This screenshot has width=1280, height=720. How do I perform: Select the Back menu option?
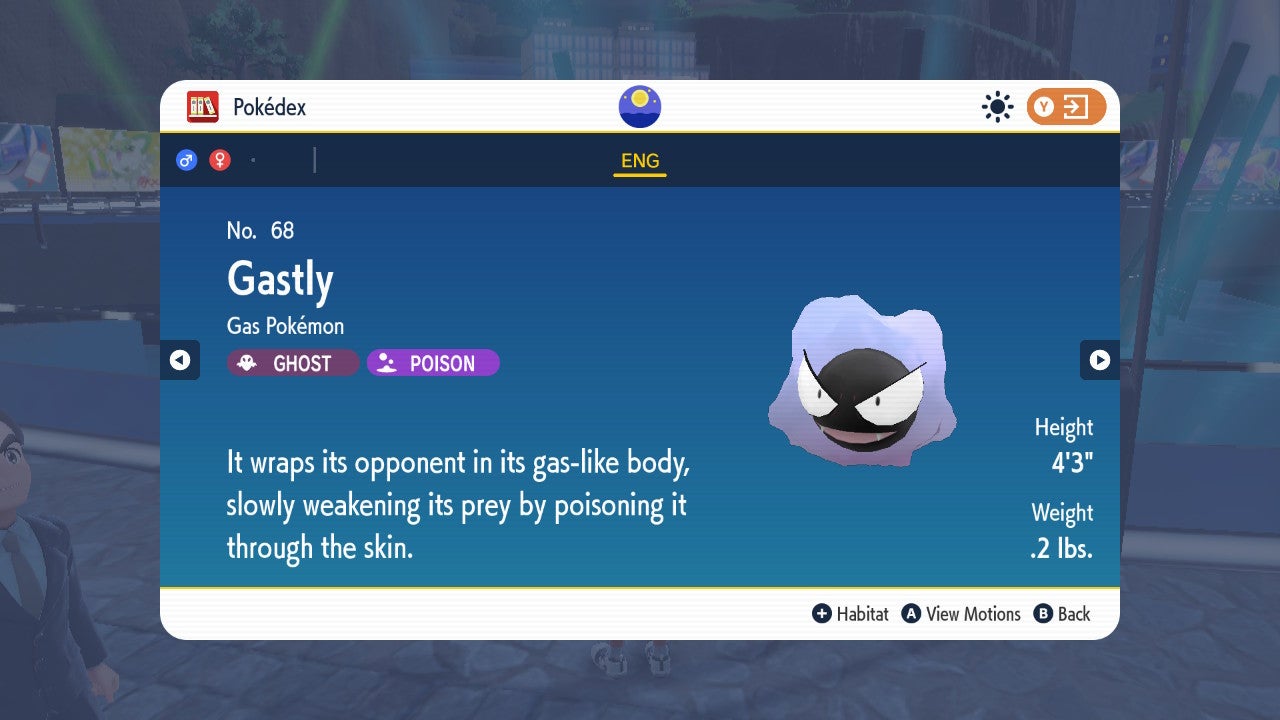pyautogui.click(x=1062, y=614)
